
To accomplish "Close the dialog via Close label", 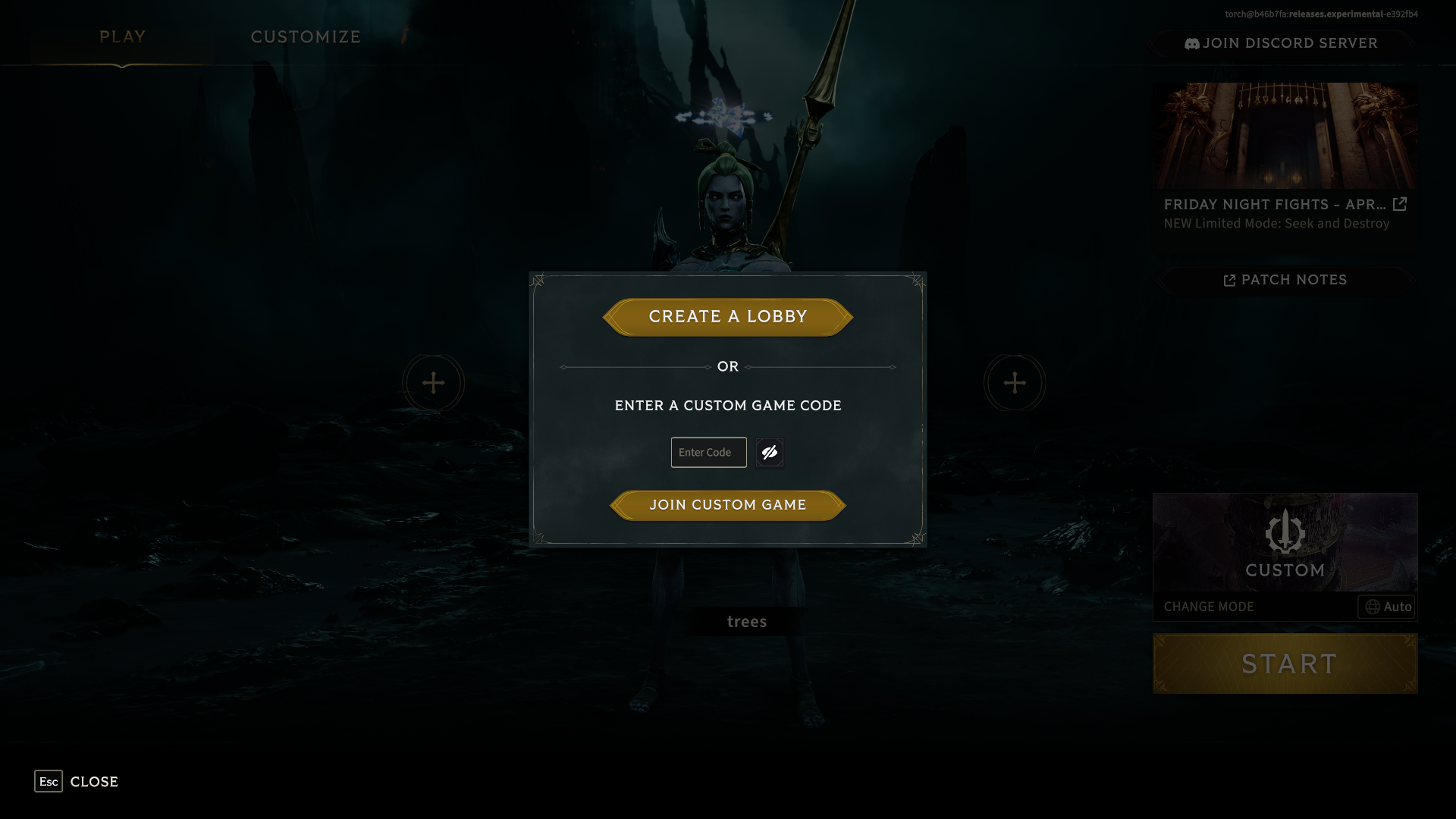I will [93, 782].
